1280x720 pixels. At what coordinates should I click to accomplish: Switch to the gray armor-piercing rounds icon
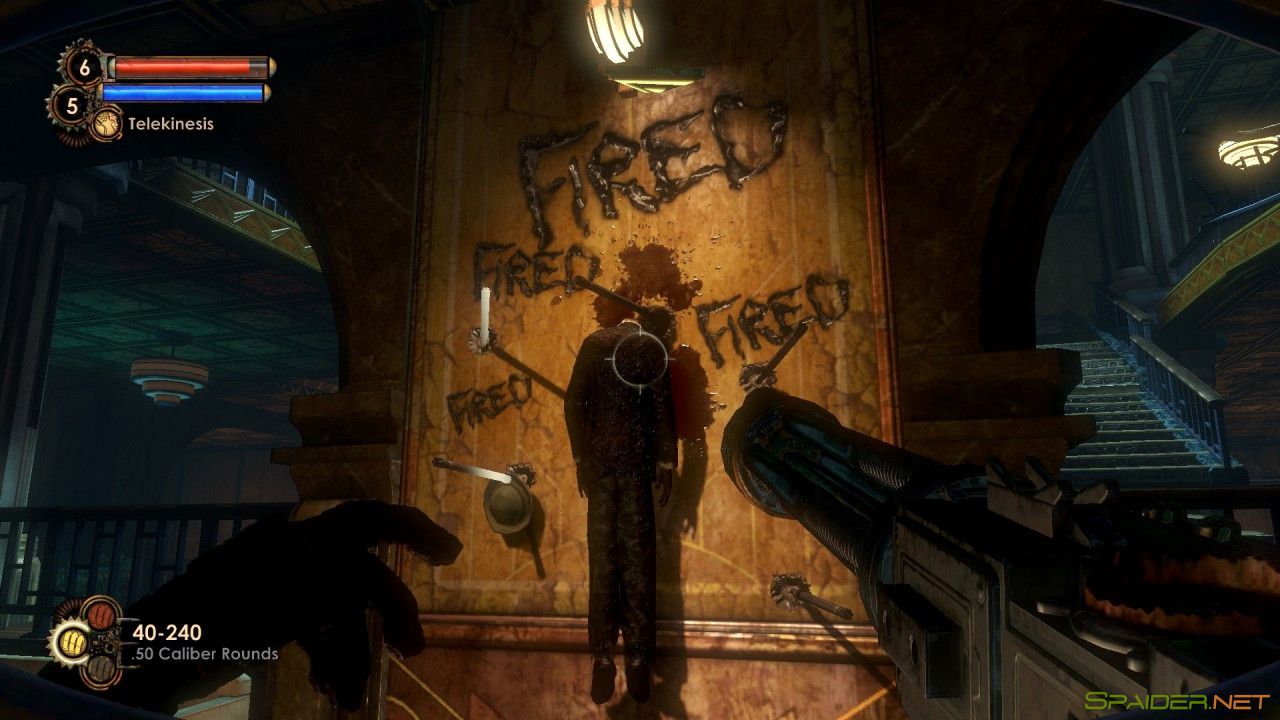(x=100, y=670)
